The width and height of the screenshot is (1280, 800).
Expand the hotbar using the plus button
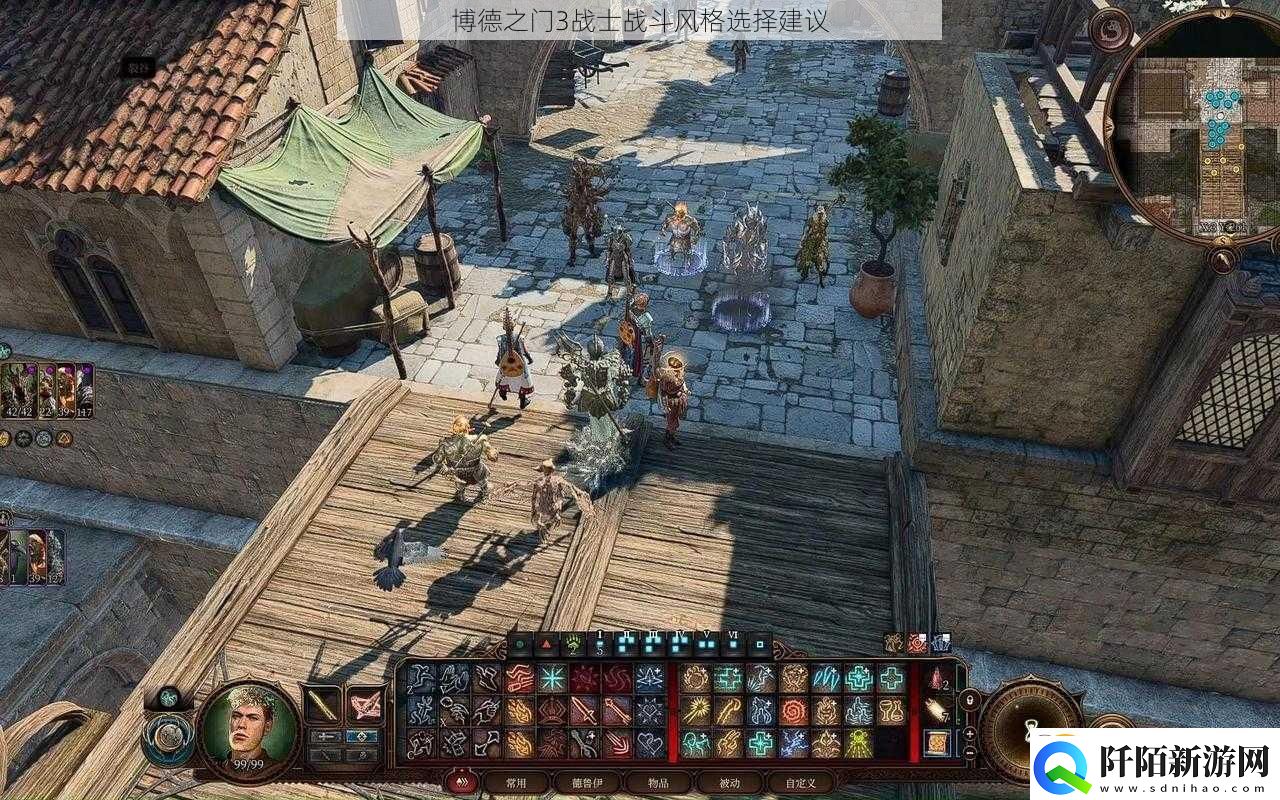970,734
